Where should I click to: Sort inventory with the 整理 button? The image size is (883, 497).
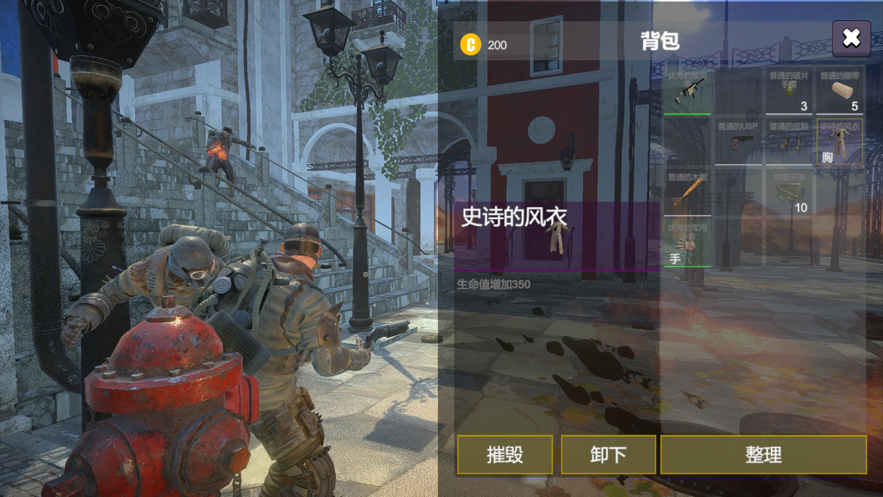pos(763,455)
